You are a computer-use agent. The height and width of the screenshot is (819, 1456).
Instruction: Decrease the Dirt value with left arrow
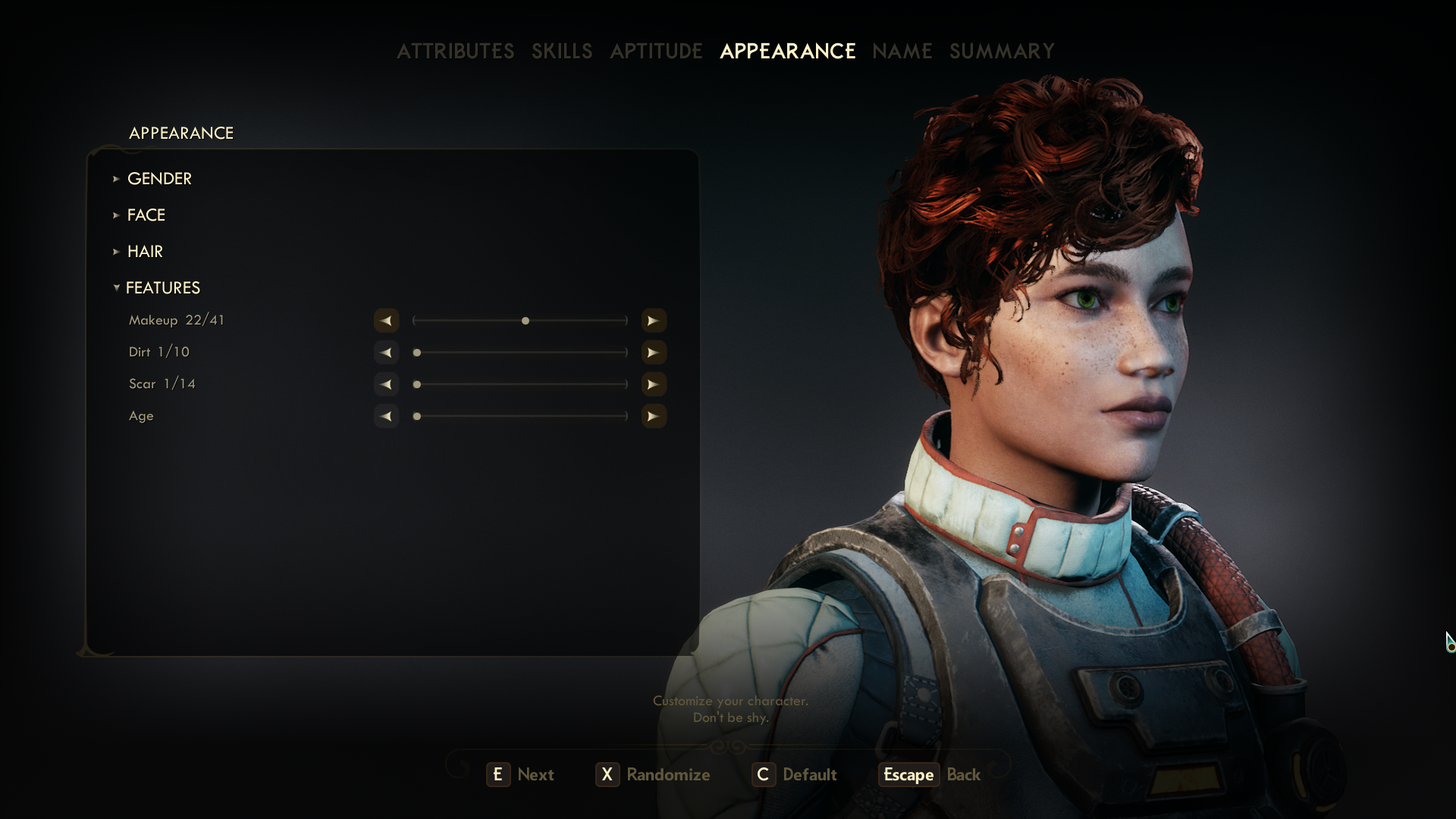coord(386,353)
